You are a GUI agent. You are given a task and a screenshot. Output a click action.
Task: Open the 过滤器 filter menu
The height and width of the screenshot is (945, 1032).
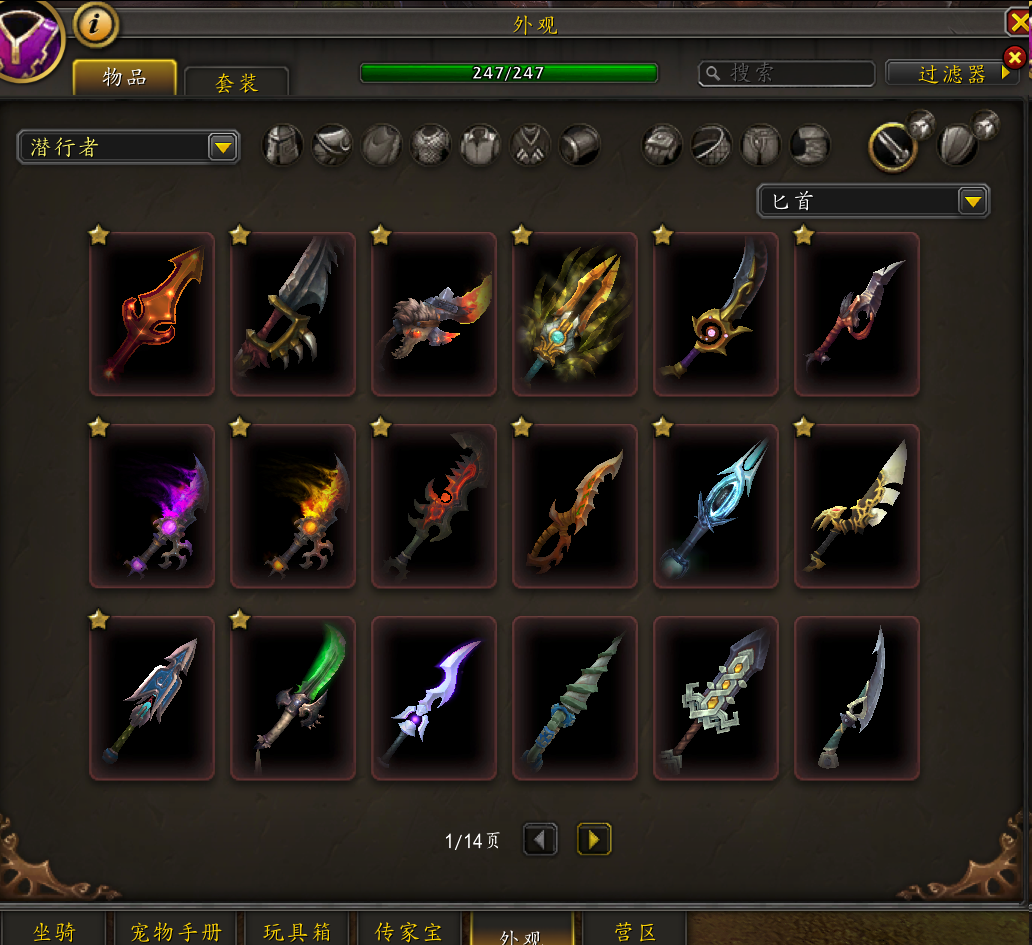(x=951, y=73)
